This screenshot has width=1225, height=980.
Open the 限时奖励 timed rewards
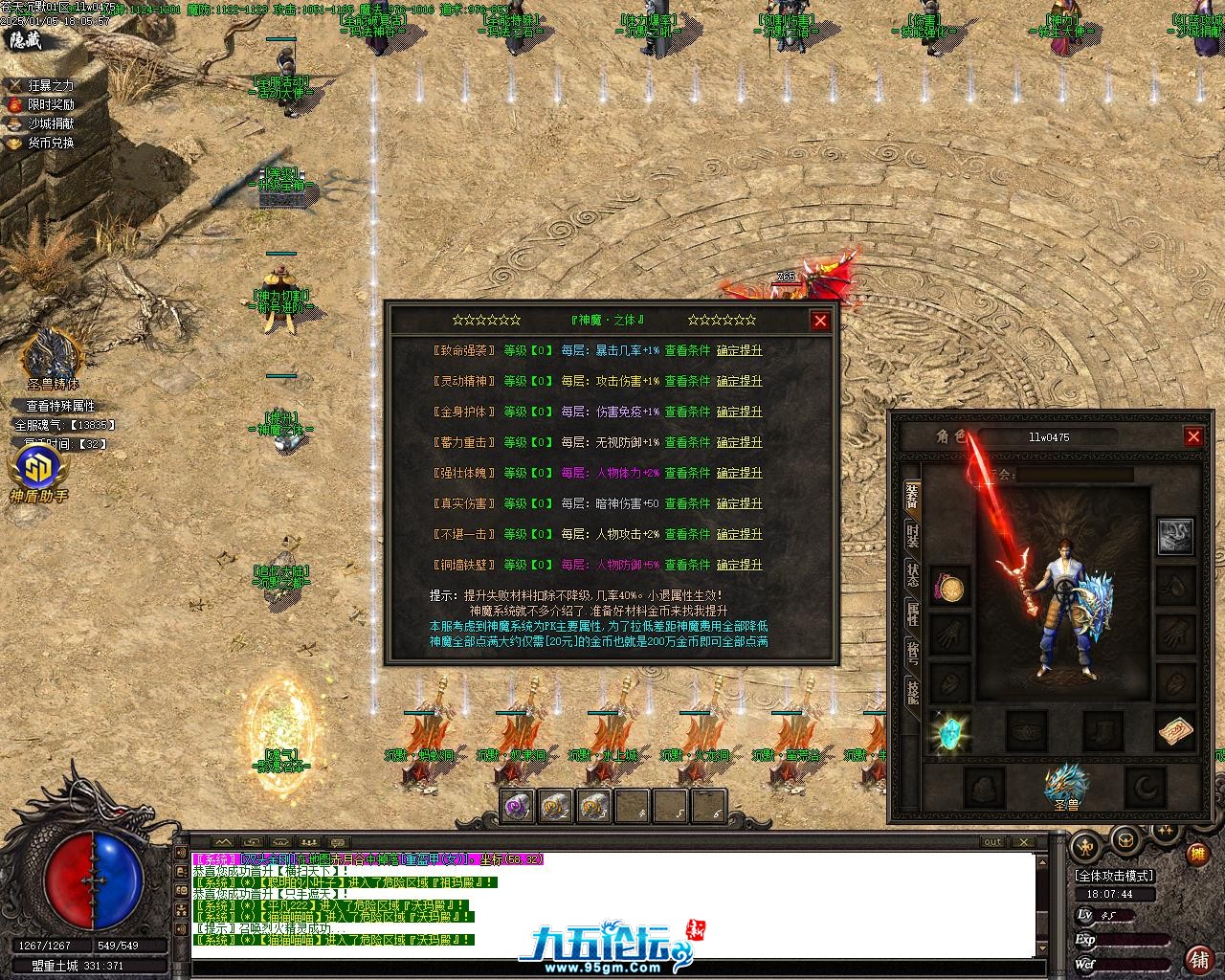click(x=50, y=104)
